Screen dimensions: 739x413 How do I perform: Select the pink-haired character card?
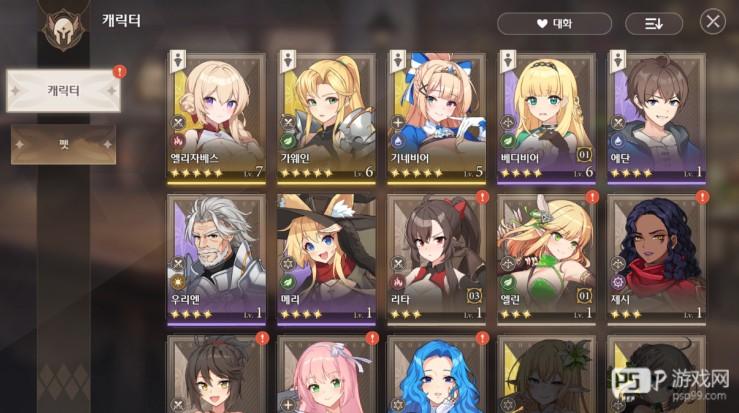pos(326,375)
